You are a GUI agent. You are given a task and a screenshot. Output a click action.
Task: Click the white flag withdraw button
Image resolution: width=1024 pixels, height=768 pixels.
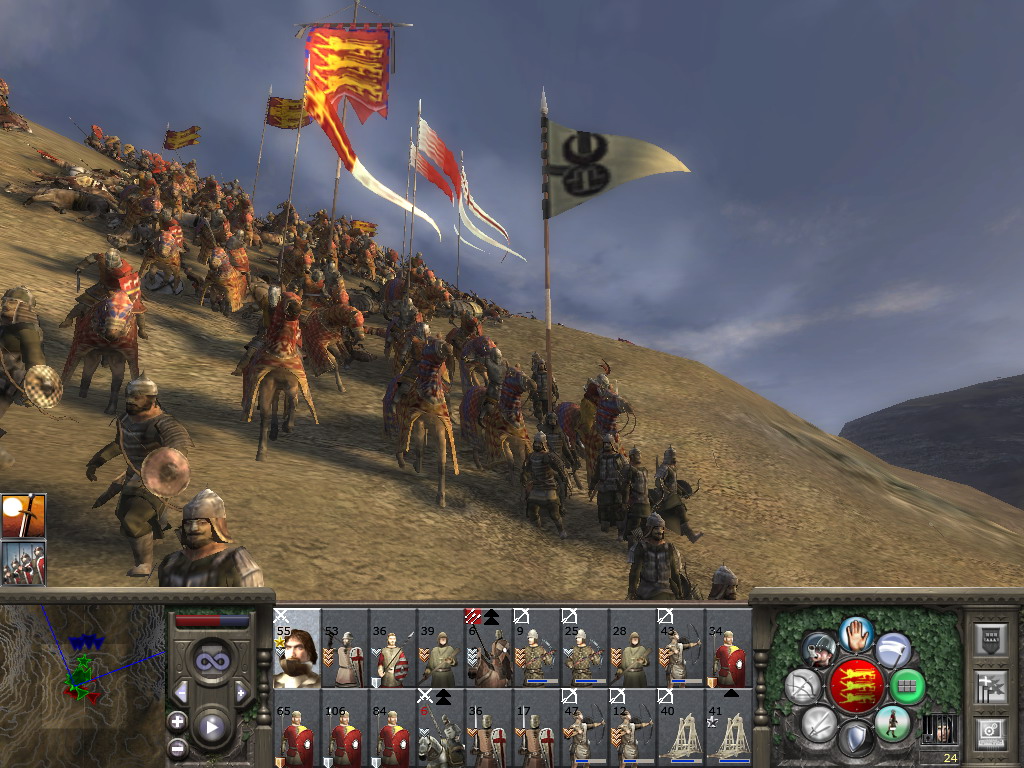coord(893,651)
